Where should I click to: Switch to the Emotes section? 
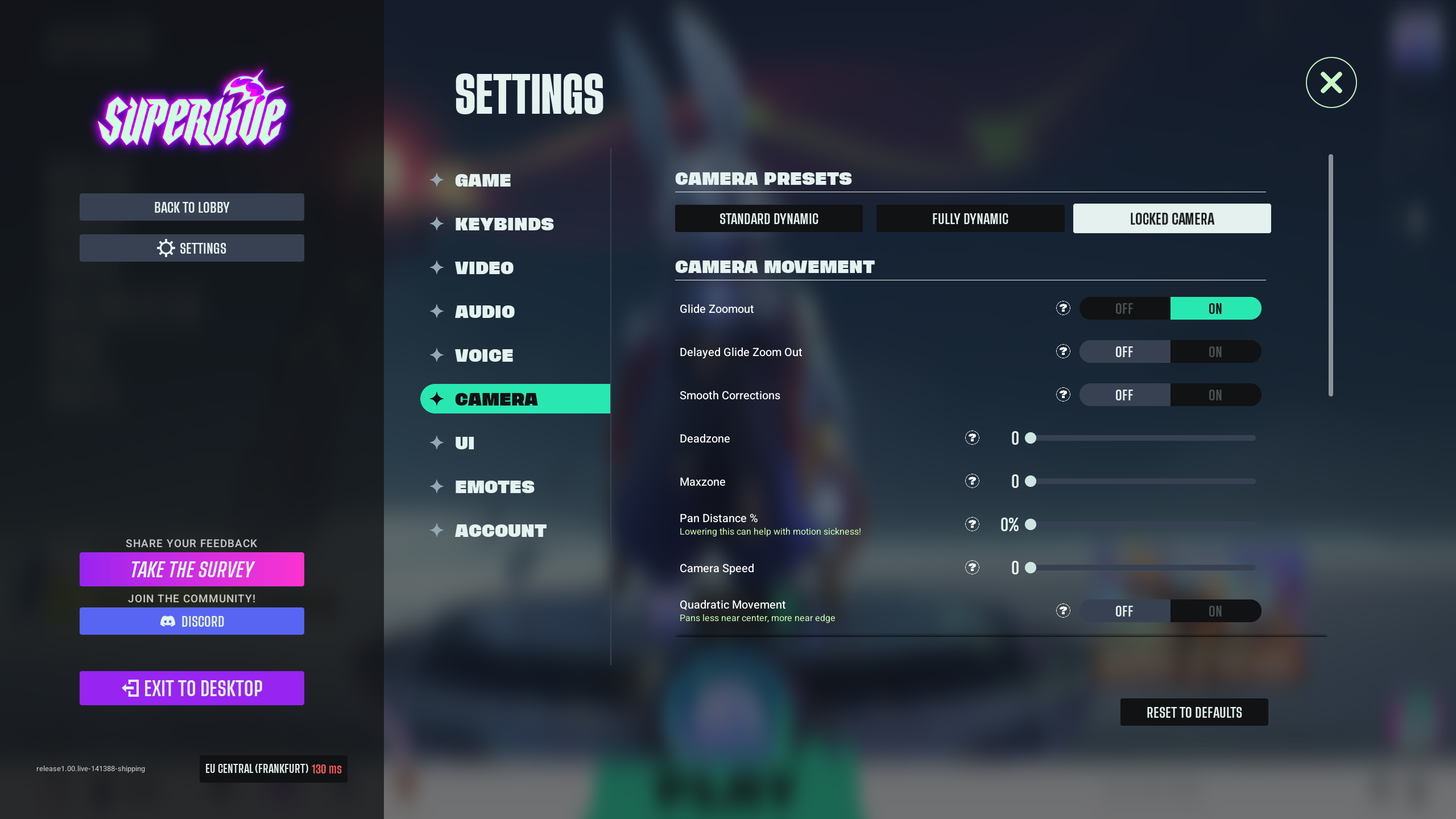495,487
